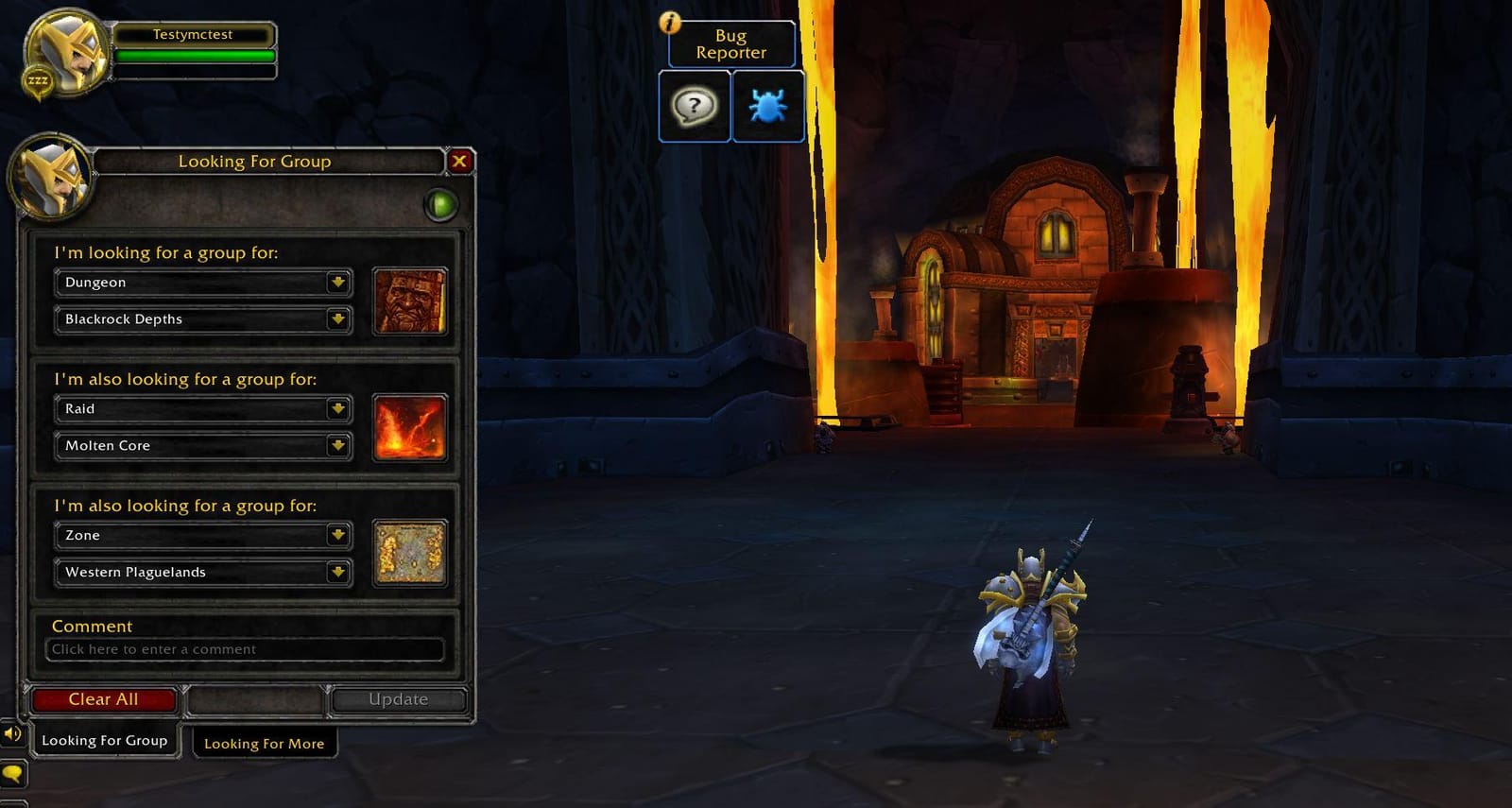Expand the Western Plaguelands dropdown arrow
Image resolution: width=1512 pixels, height=808 pixels.
(x=337, y=572)
